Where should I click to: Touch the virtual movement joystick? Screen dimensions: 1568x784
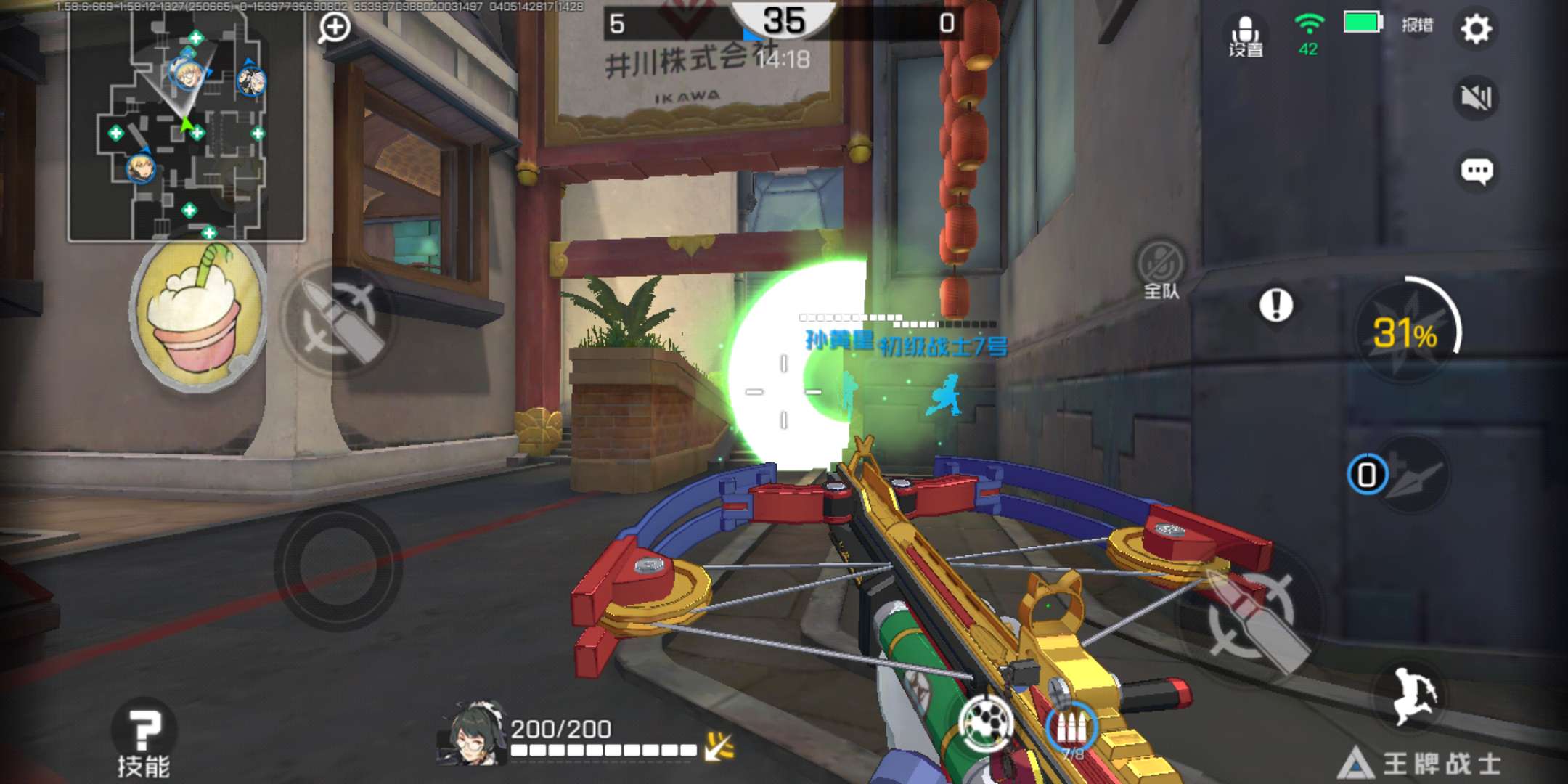[338, 565]
